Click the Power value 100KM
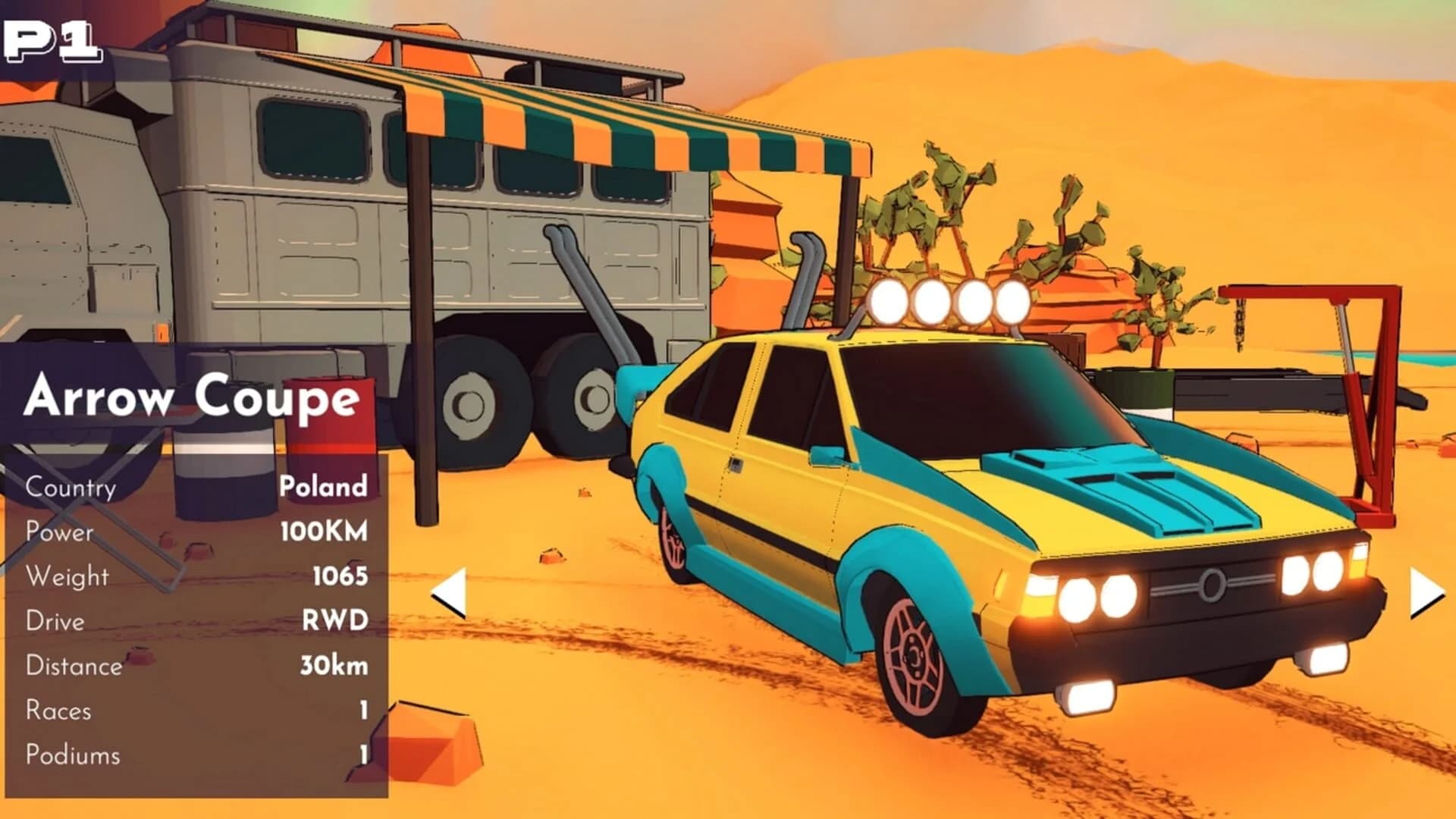 point(324,532)
